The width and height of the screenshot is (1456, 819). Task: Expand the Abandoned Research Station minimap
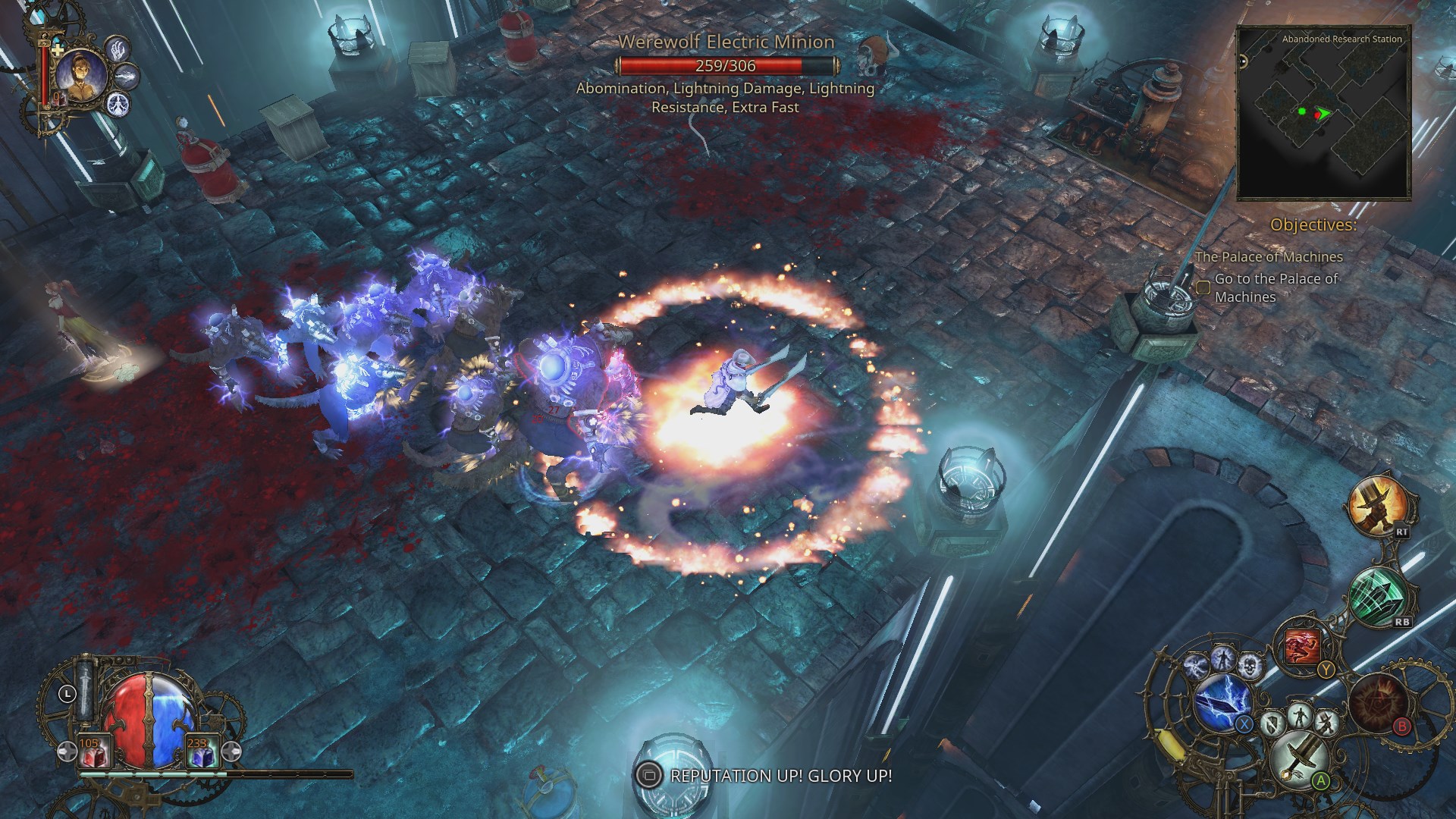click(1323, 114)
